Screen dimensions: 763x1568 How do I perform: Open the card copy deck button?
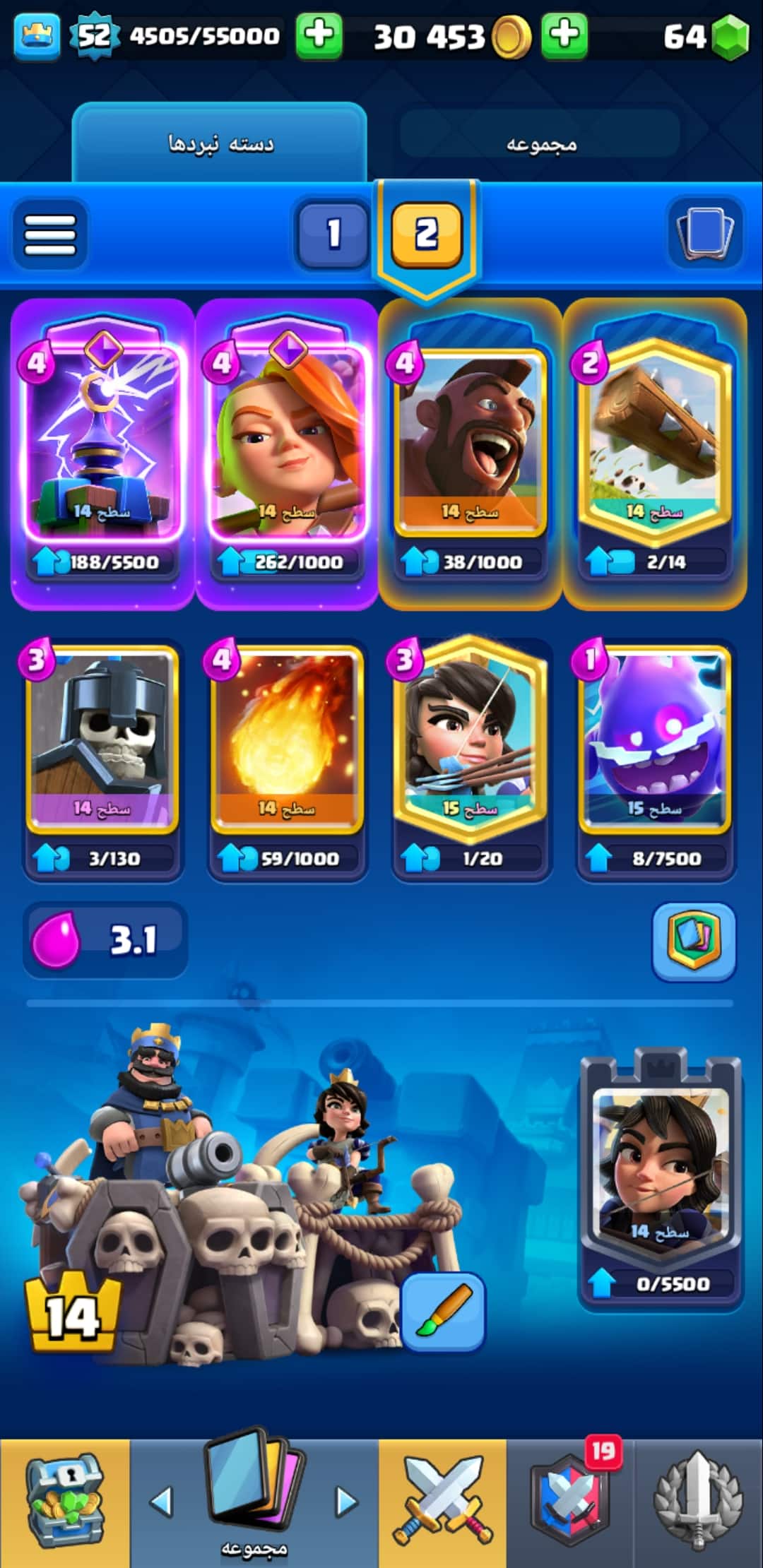click(704, 232)
